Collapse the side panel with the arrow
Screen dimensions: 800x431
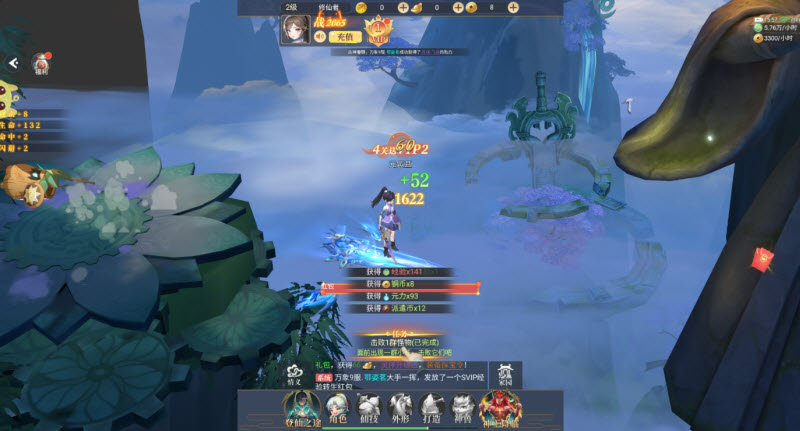coord(13,63)
